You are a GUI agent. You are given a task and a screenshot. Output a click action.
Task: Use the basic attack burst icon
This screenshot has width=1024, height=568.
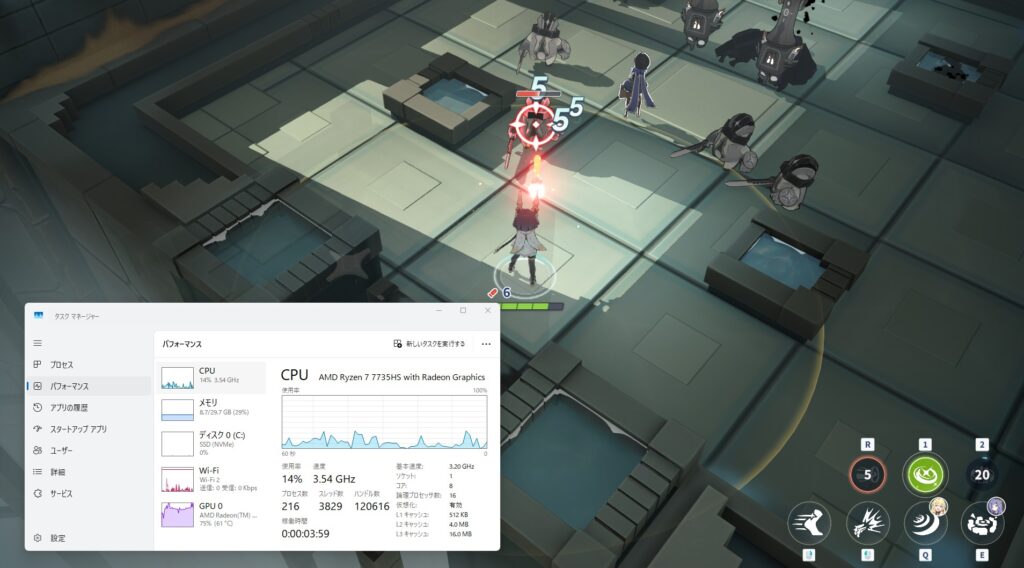(867, 522)
